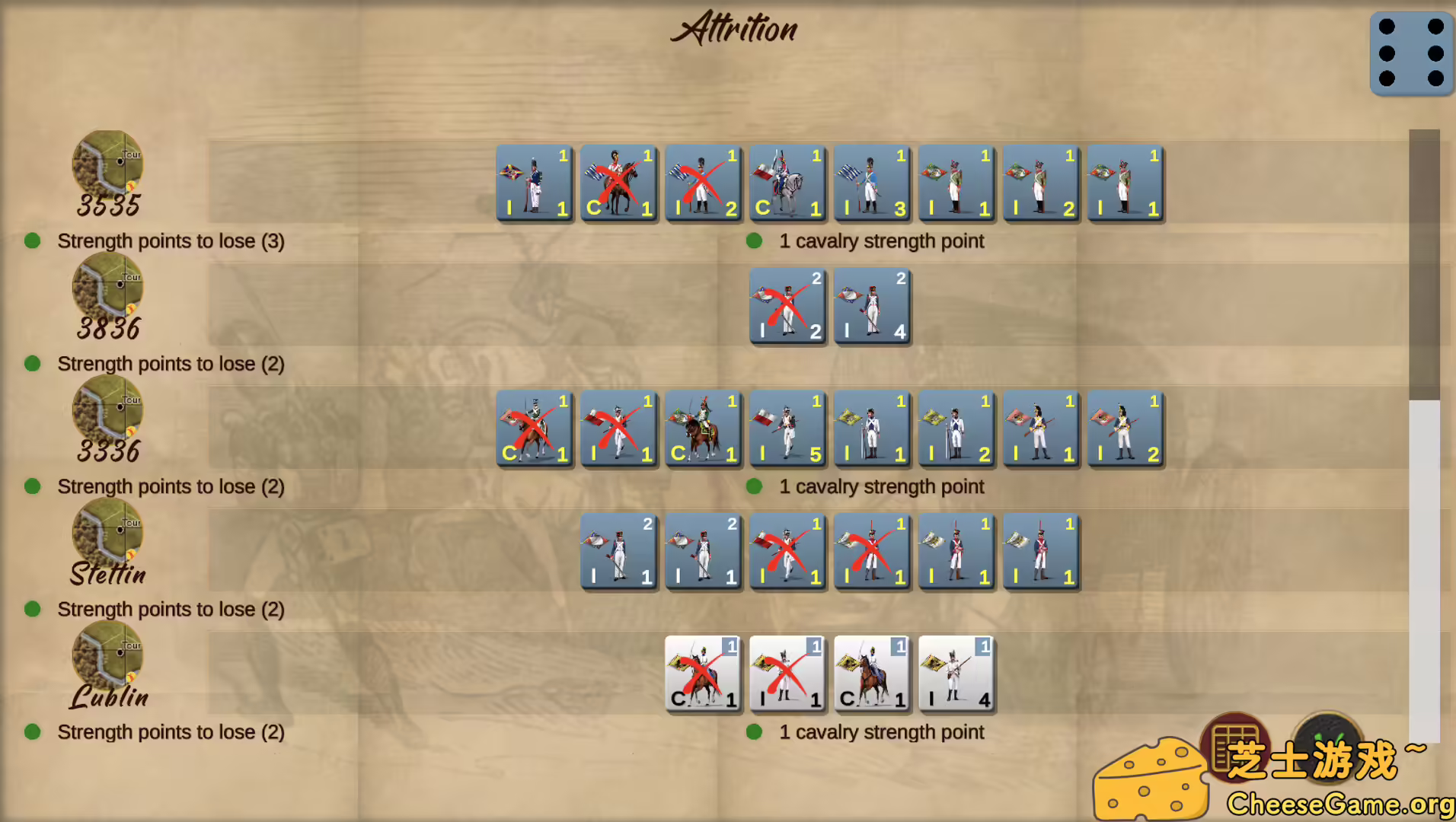Select the infantry counter valued 4 in 3836 row
This screenshot has width=1456, height=822.
click(871, 306)
